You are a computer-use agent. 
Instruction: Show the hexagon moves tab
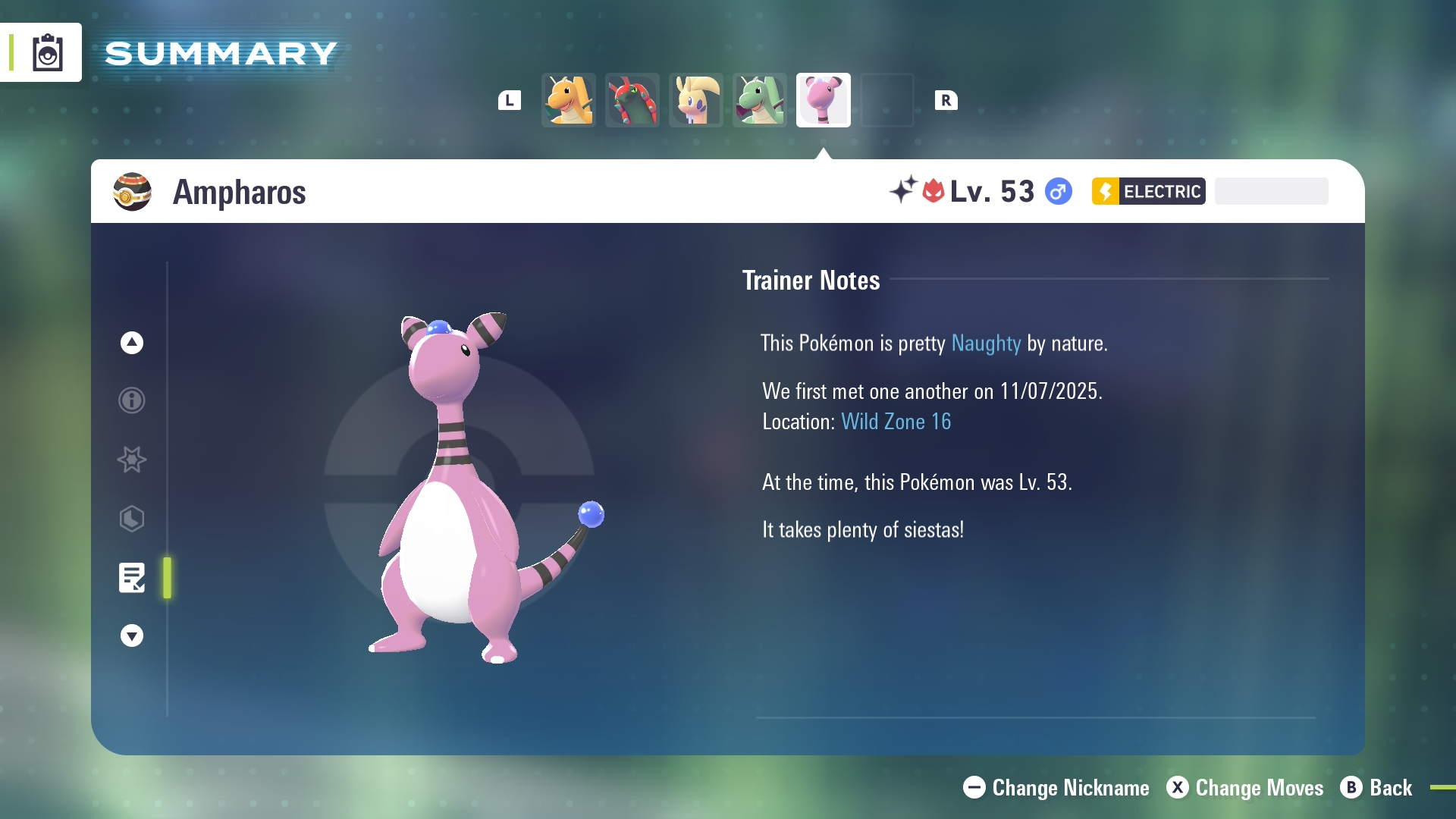[x=132, y=519]
